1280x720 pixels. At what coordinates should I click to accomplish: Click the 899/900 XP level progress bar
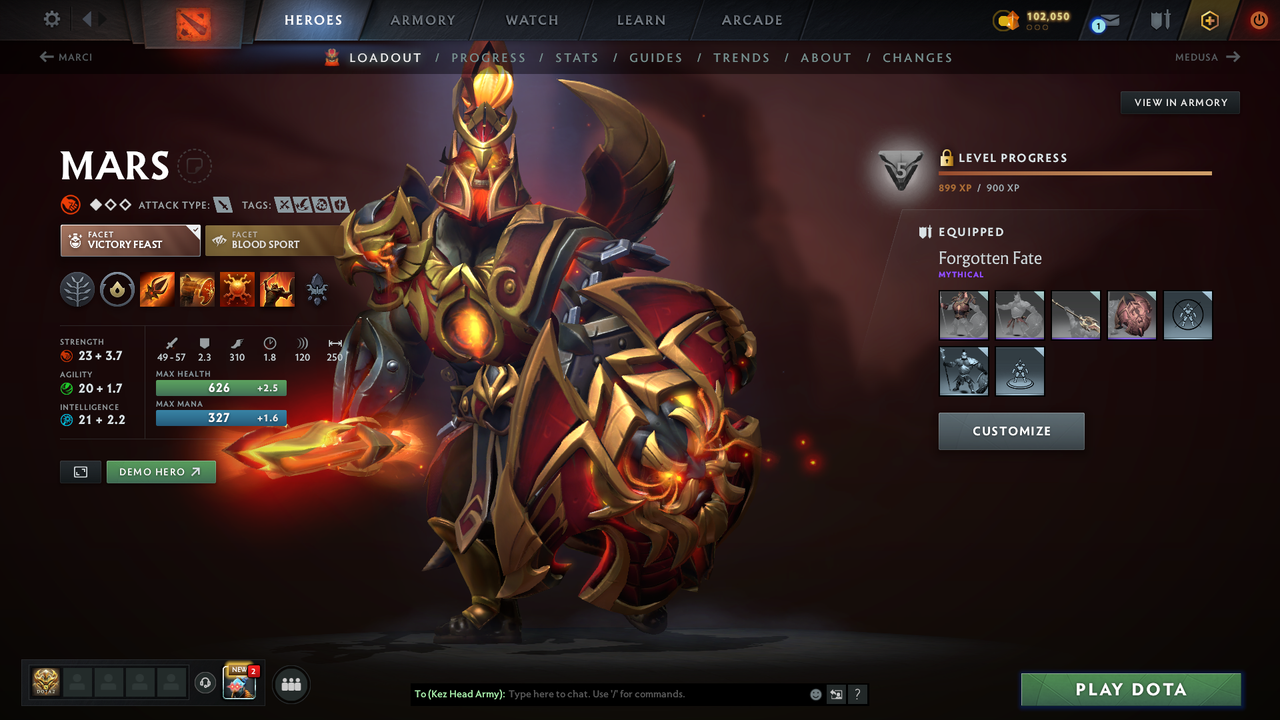click(x=1075, y=172)
